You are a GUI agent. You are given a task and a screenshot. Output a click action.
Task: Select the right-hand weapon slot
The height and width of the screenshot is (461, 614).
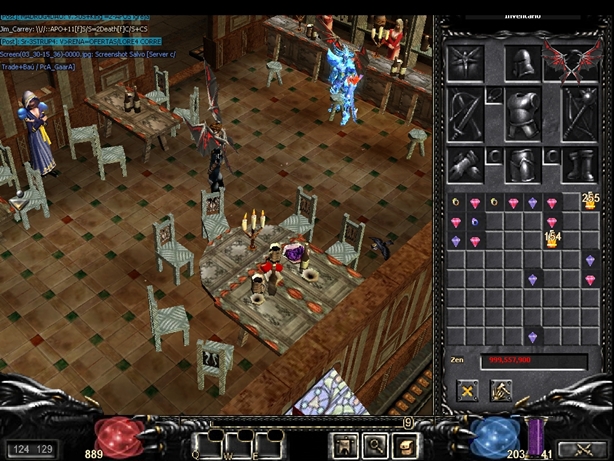577,112
